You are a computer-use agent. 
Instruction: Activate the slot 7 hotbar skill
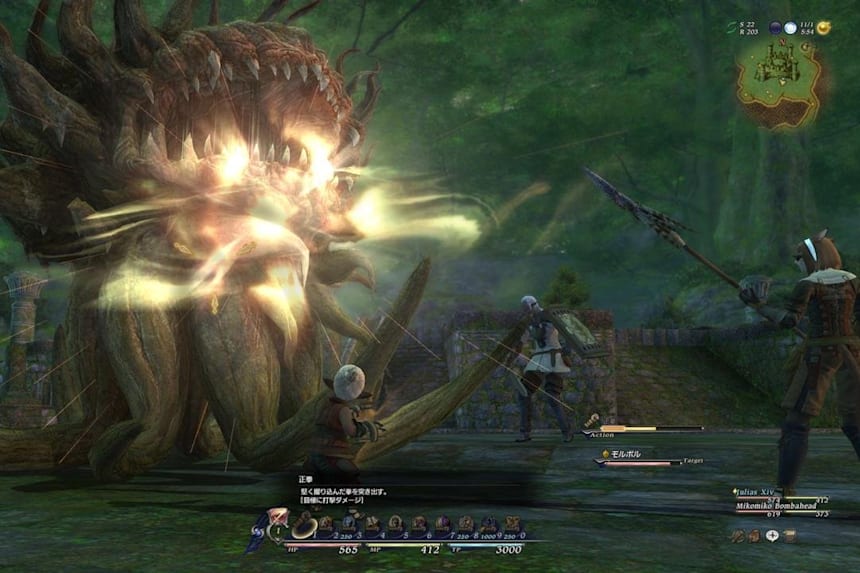(442, 523)
